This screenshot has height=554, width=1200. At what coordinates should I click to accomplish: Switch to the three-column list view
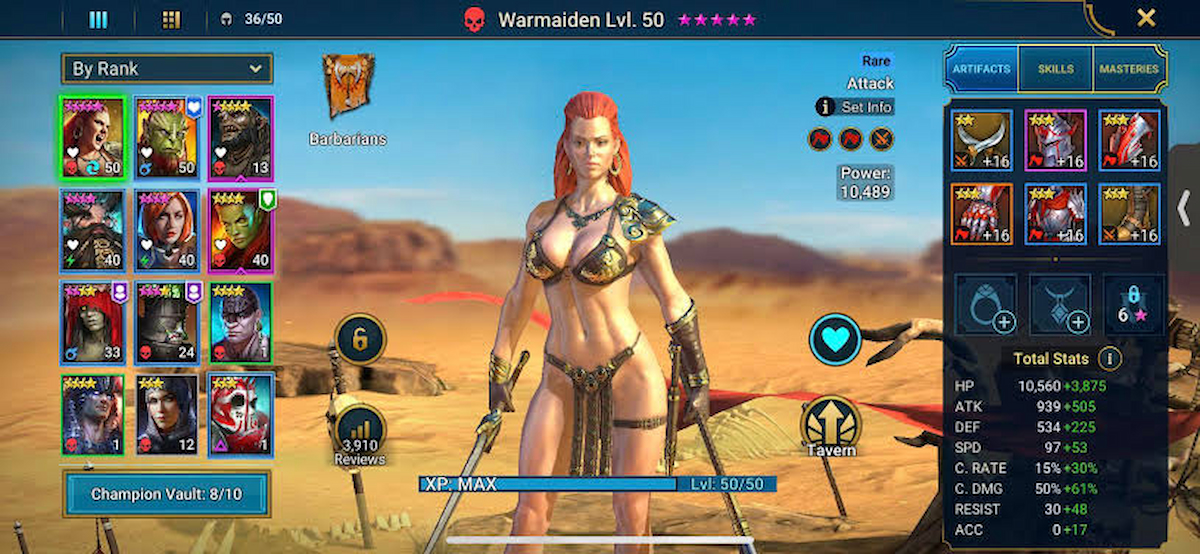click(98, 19)
